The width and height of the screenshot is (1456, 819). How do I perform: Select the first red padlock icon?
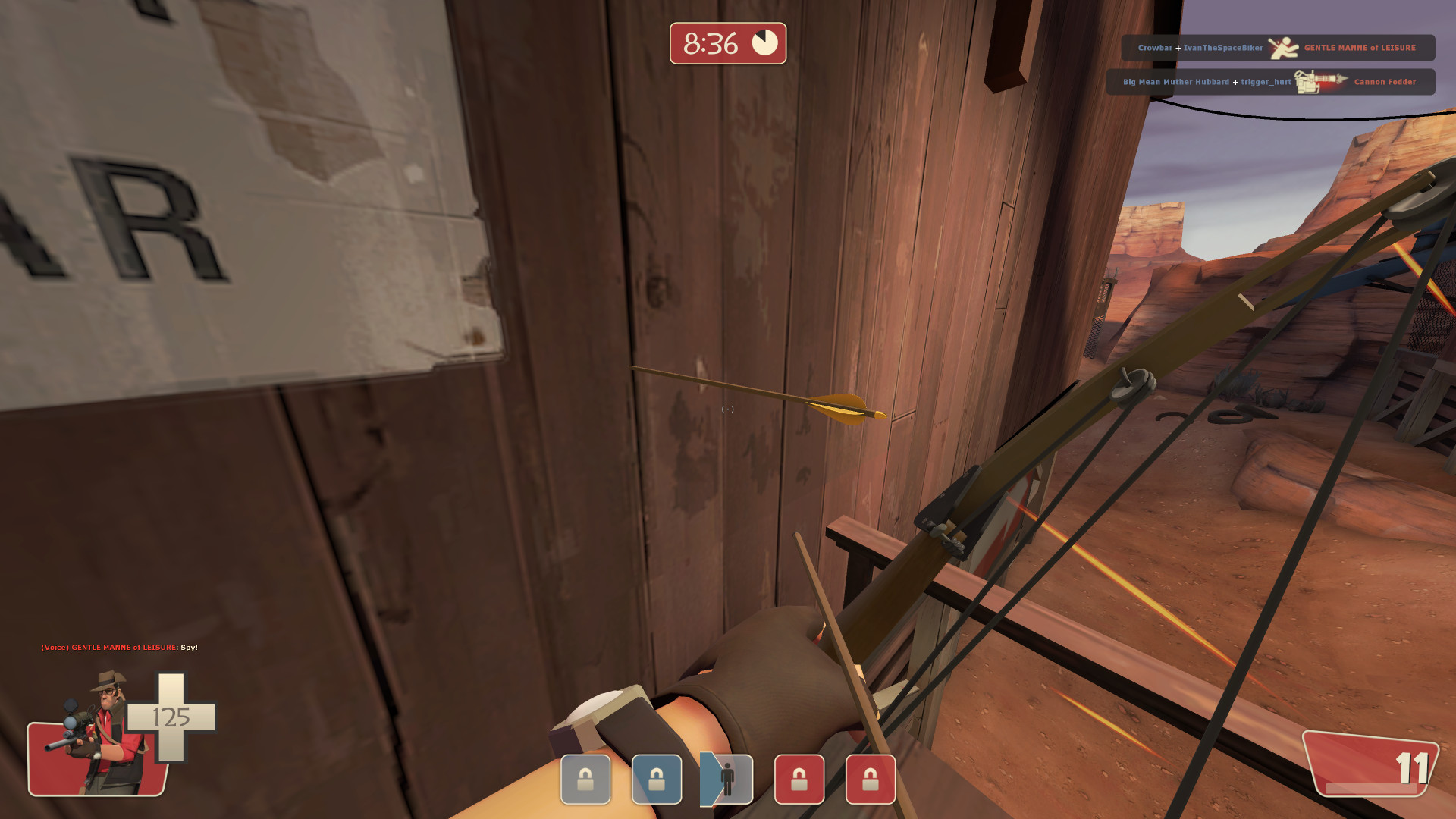(x=800, y=780)
